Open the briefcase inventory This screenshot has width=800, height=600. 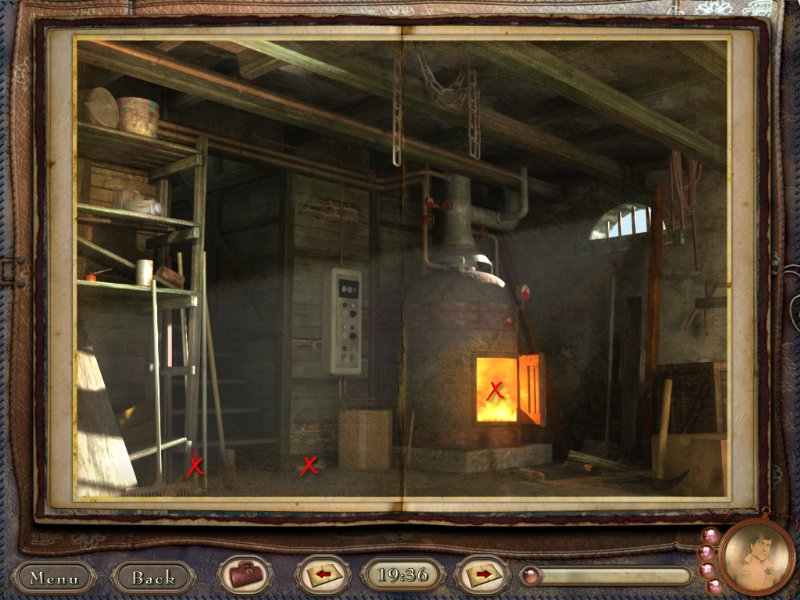[244, 576]
